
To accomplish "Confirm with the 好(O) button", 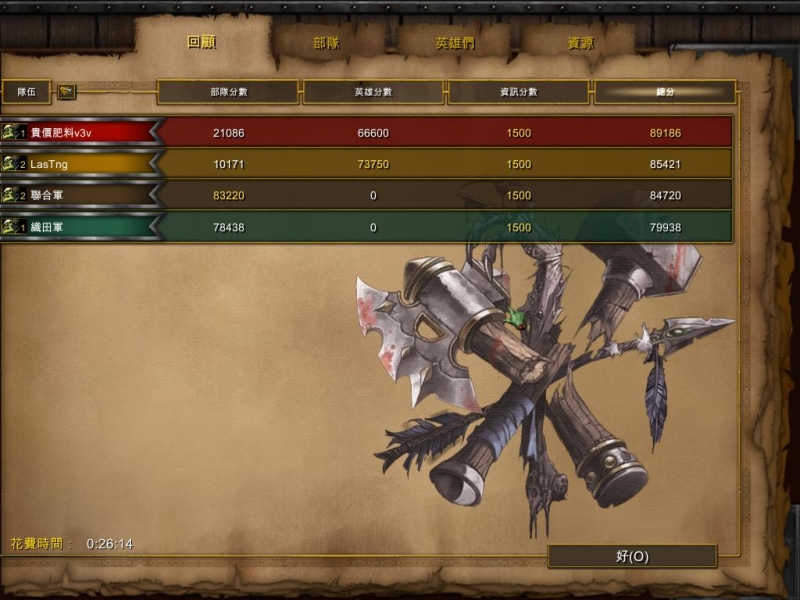I will point(632,556).
